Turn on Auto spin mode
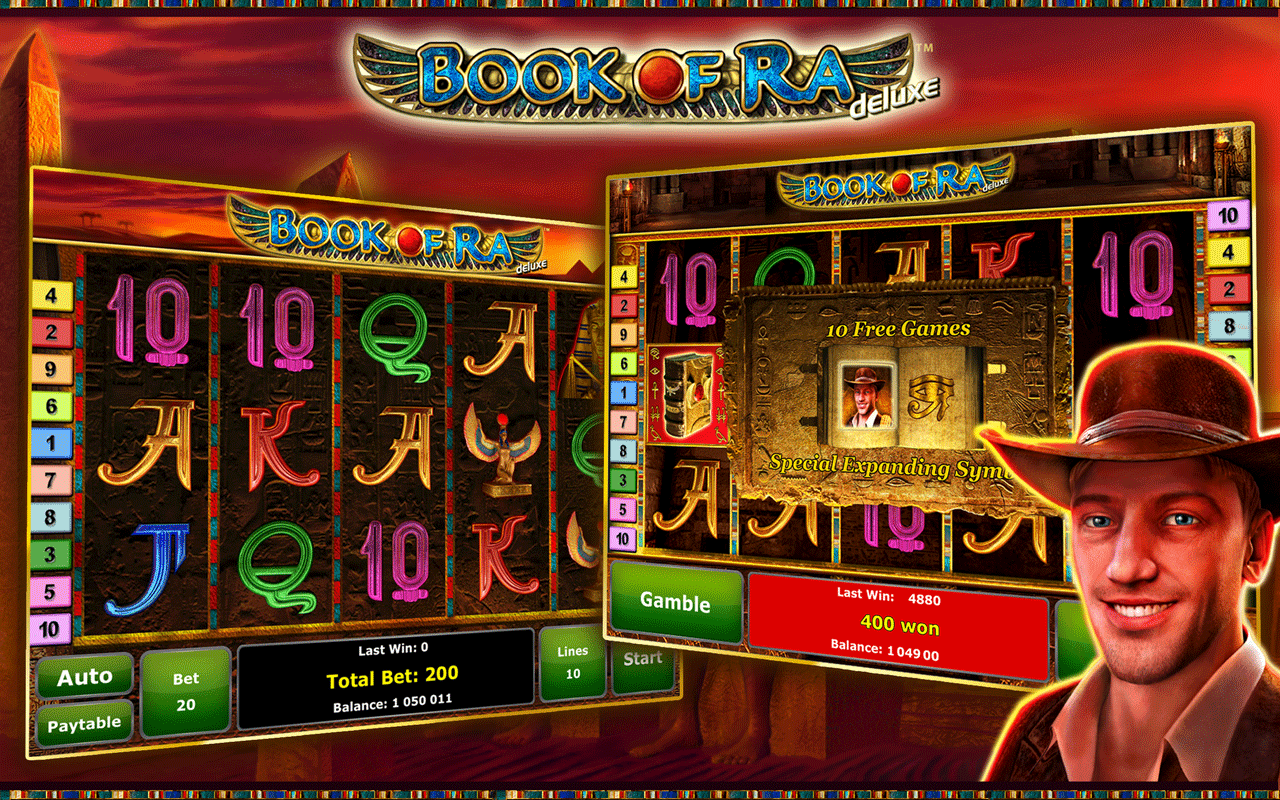 [x=85, y=678]
